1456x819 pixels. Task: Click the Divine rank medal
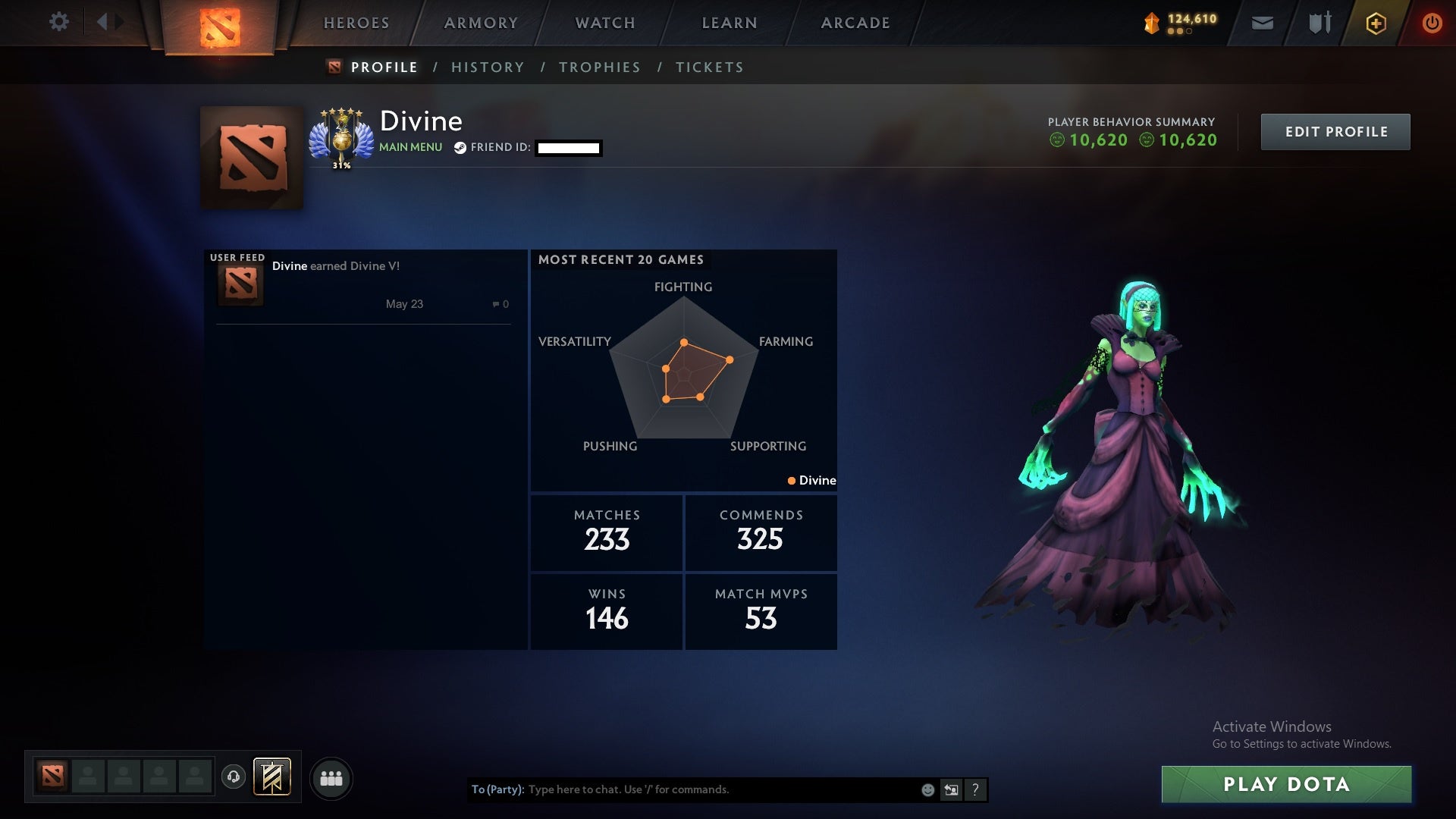point(343,135)
